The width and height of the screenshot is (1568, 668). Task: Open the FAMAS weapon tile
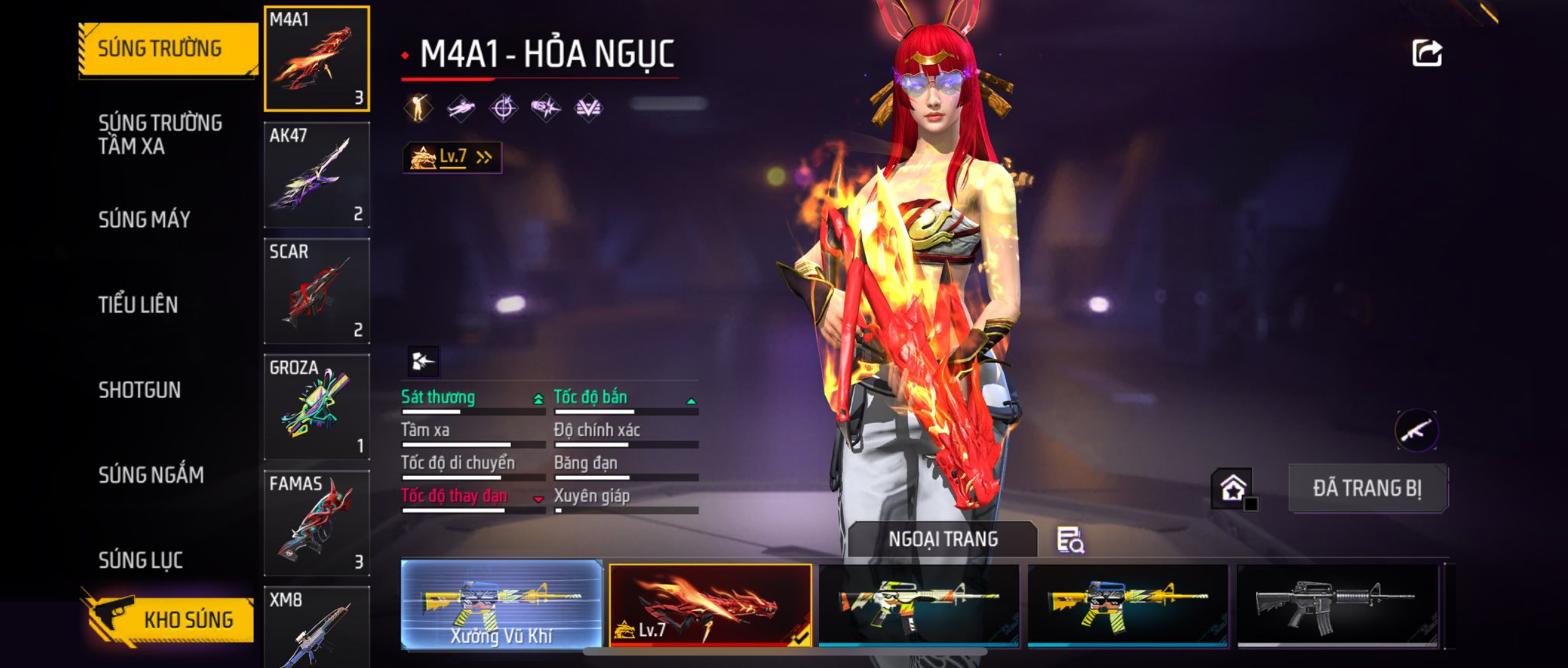click(316, 523)
